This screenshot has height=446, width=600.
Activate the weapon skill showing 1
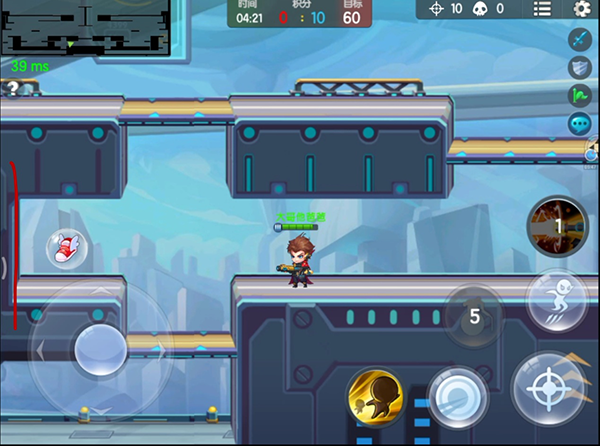point(557,227)
